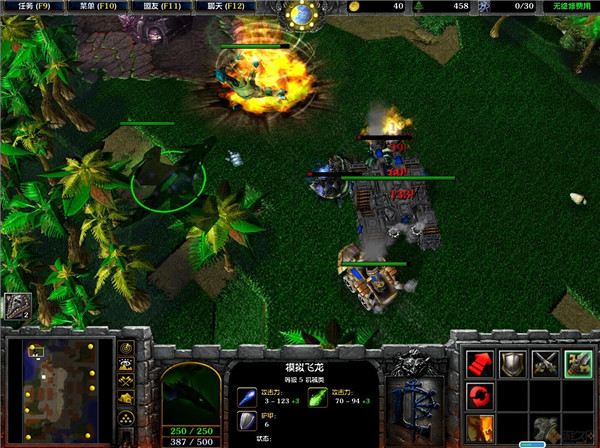Select the idle worker icon
The height and width of the screenshot is (448, 600).
16,306
